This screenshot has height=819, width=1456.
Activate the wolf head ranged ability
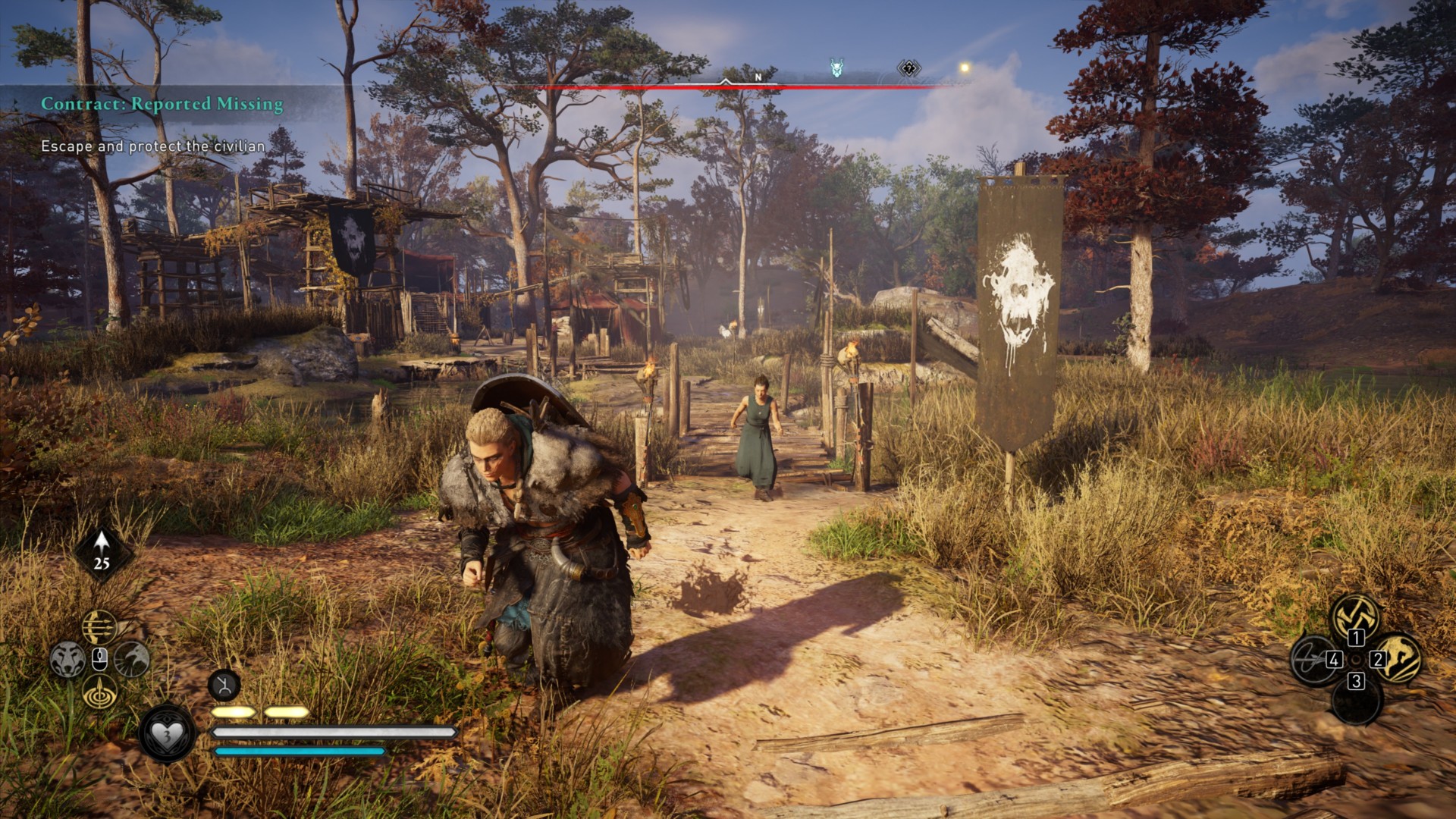click(x=67, y=659)
